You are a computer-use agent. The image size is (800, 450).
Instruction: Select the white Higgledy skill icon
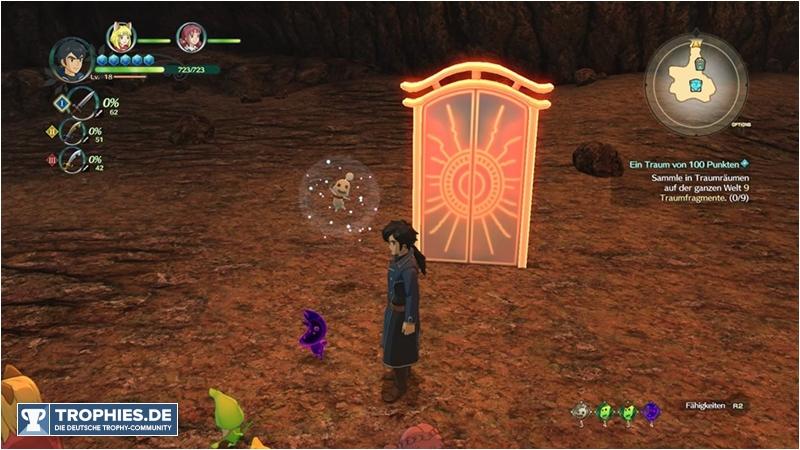coord(579,410)
